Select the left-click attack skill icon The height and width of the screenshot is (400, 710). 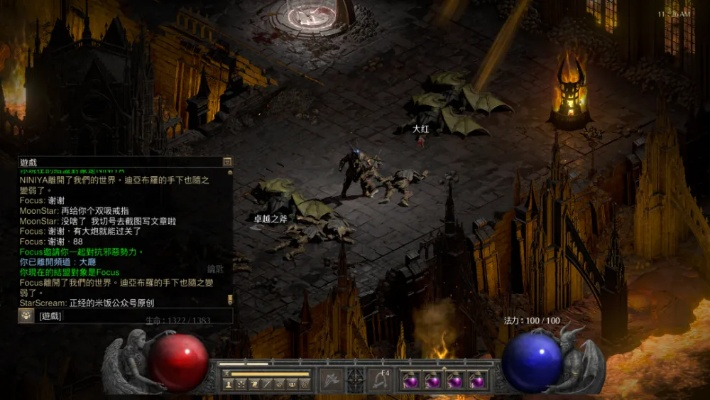point(332,380)
